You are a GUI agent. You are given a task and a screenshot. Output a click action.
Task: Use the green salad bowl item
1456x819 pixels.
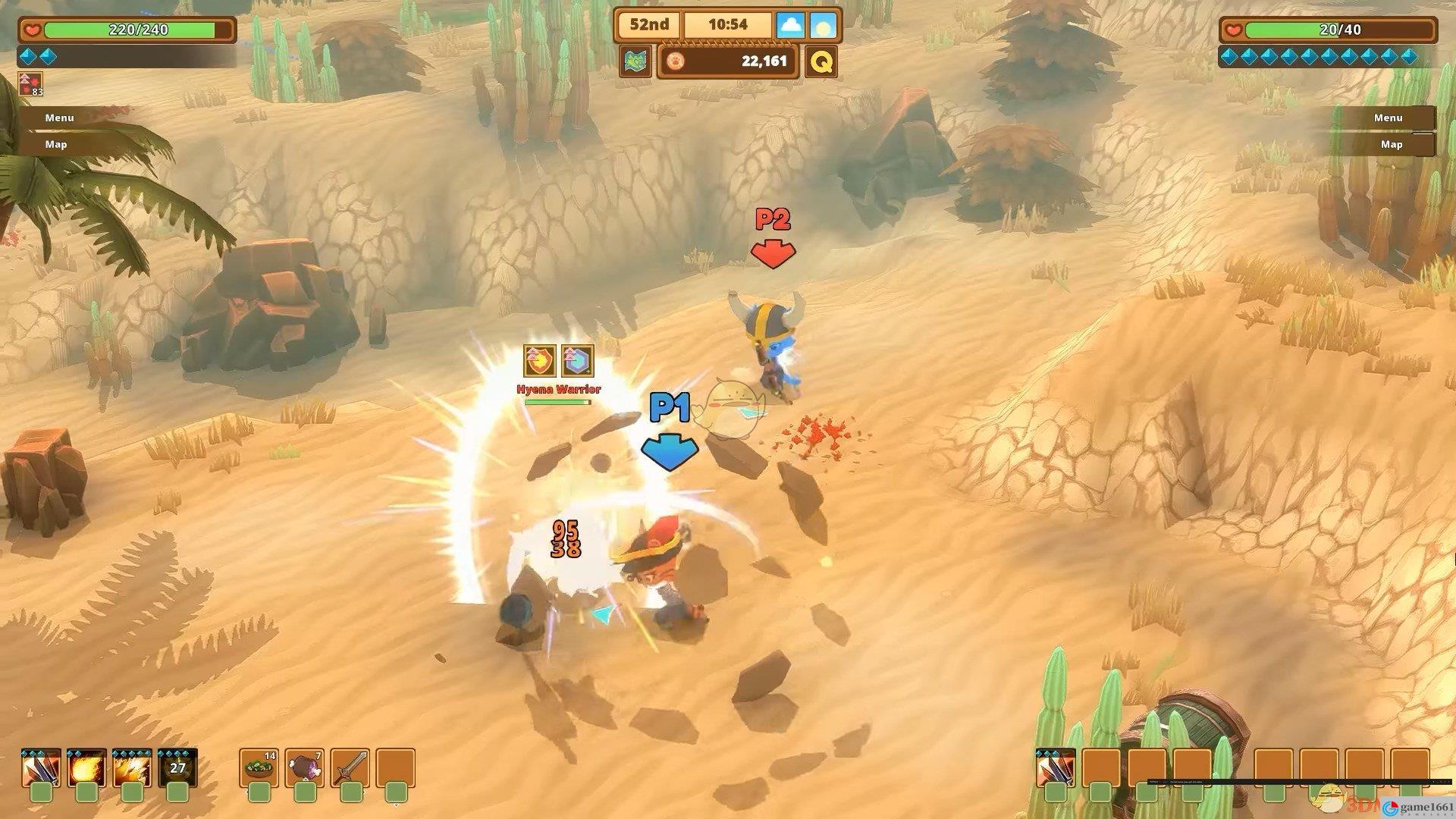[x=259, y=769]
